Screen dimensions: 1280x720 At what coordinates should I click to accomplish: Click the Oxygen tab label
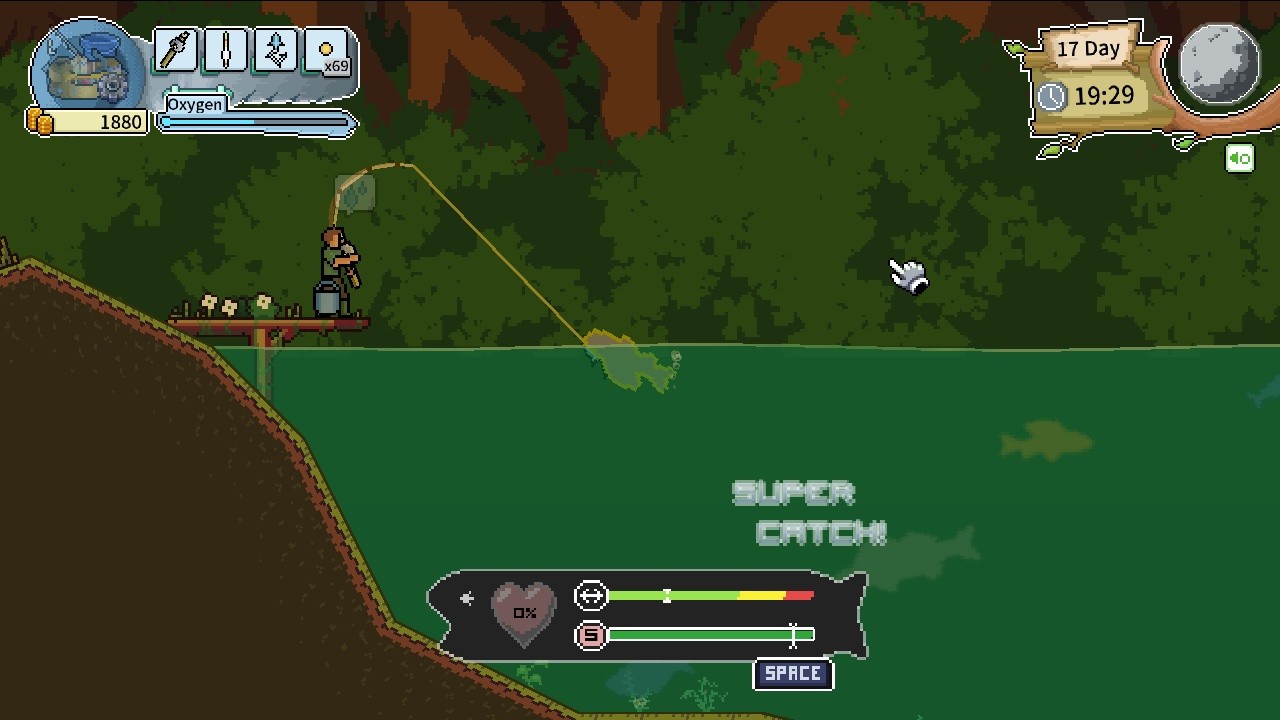click(x=197, y=105)
